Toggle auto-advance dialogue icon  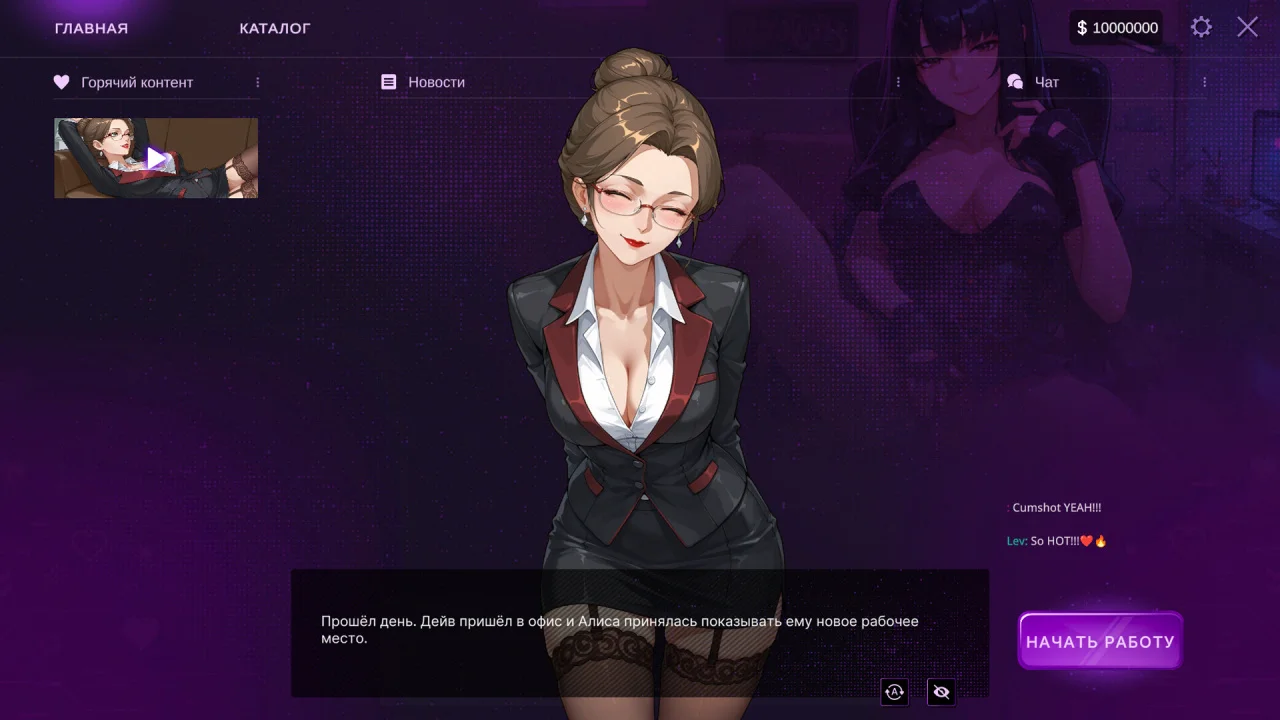(894, 691)
